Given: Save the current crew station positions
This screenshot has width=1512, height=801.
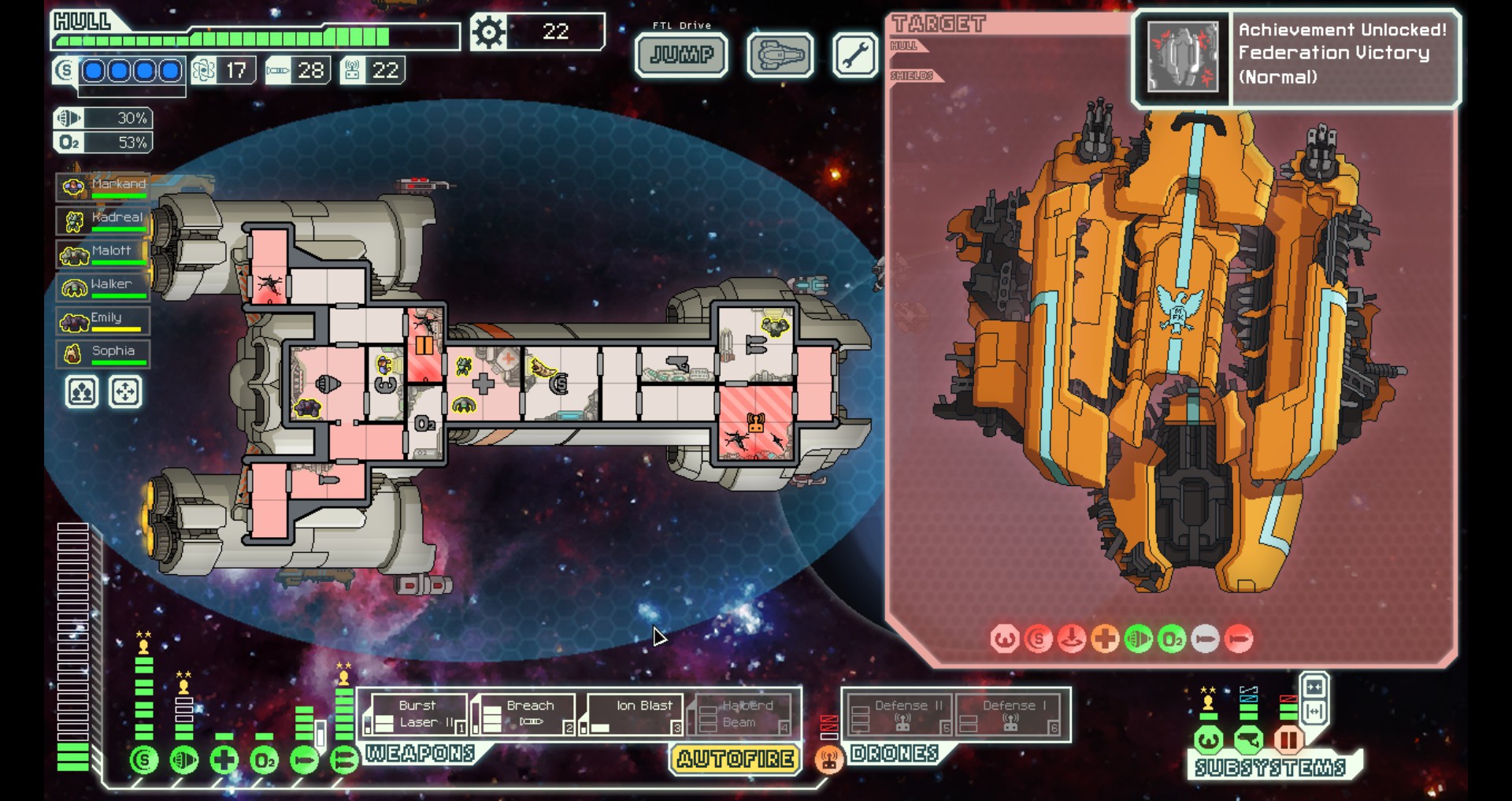Looking at the screenshot, I should (82, 392).
